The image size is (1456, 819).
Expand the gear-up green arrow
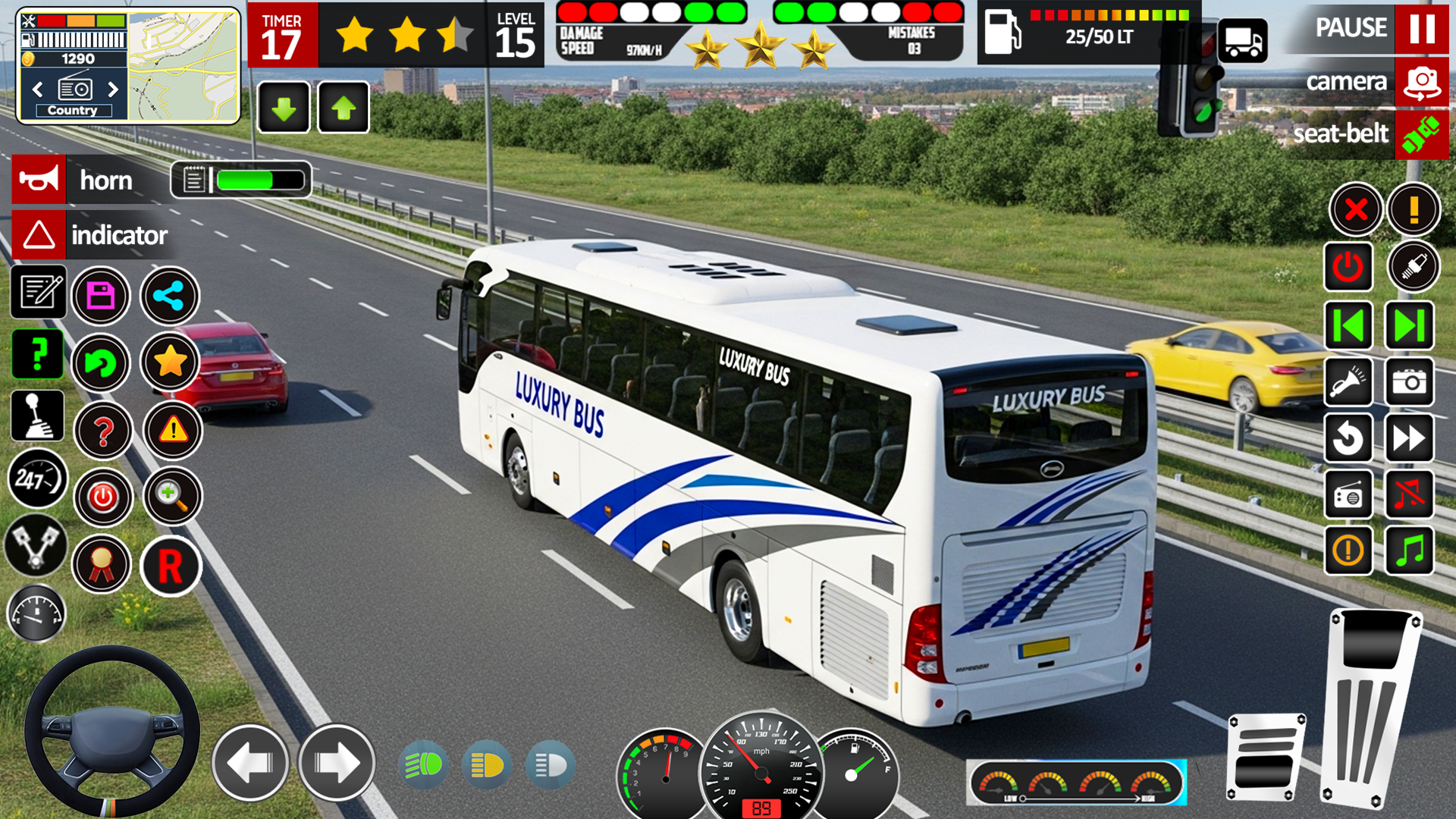343,106
